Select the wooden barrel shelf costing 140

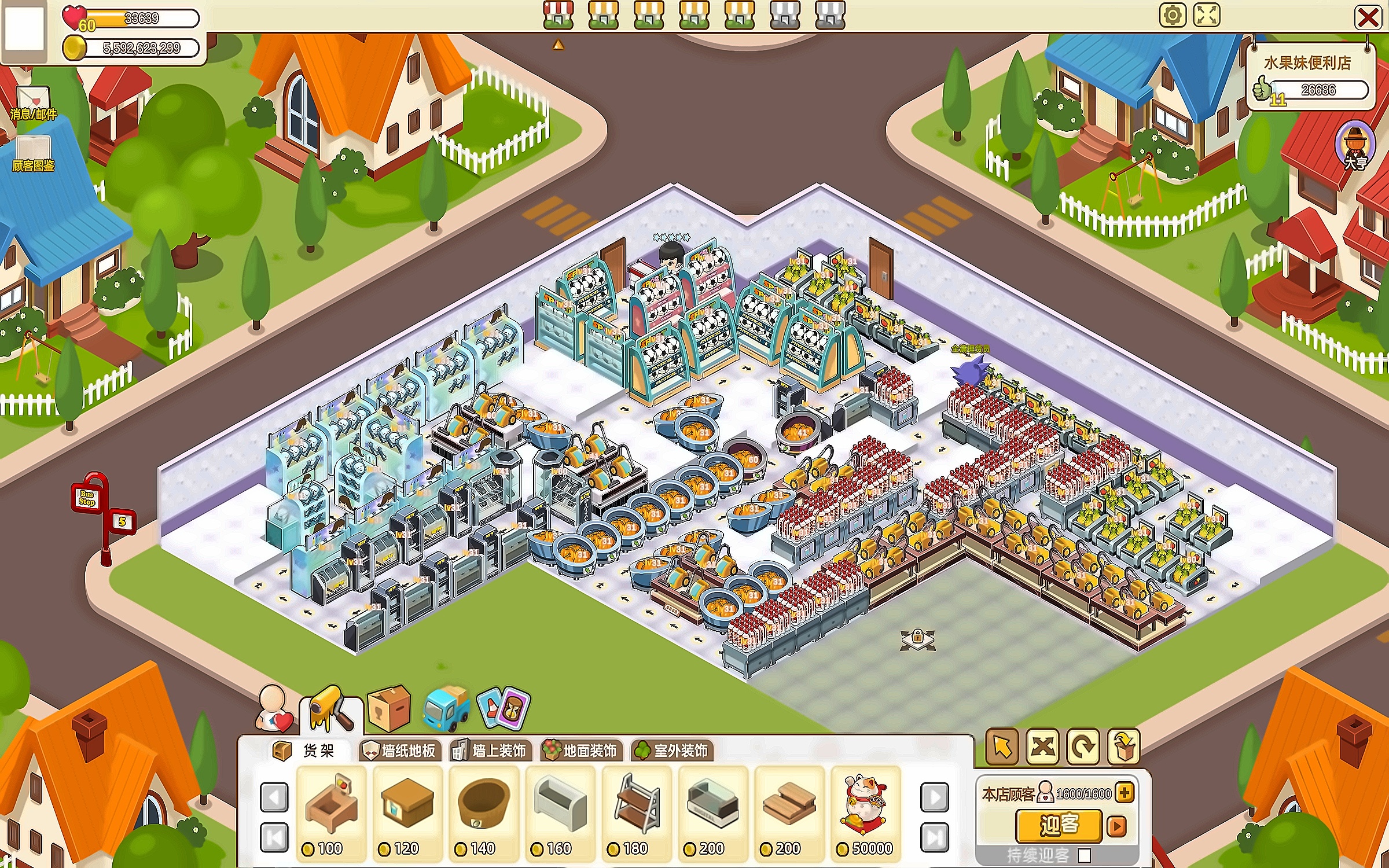pyautogui.click(x=483, y=811)
